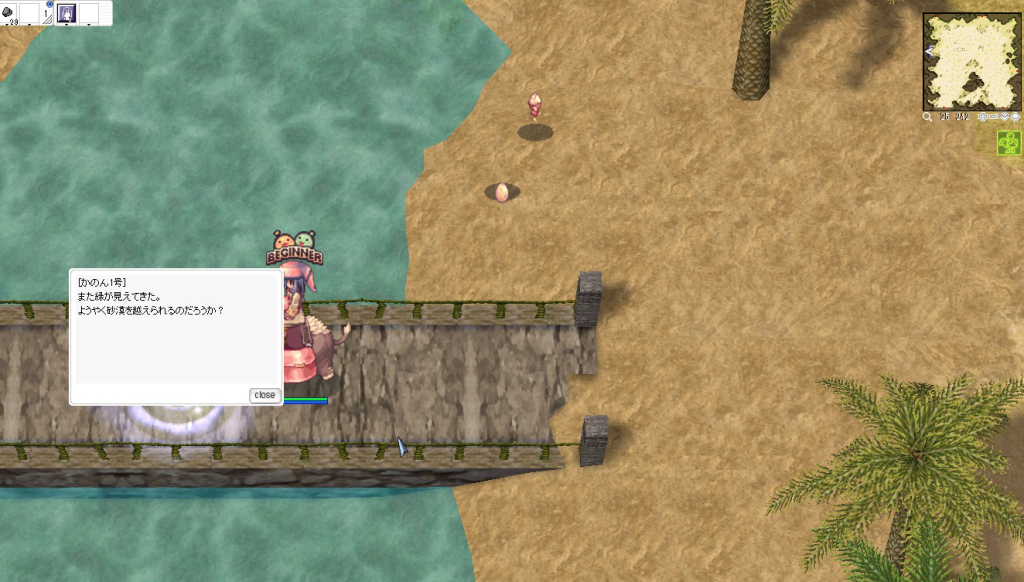Viewport: 1024px width, 582px height.
Task: Click the round button right of minimap chevrons
Action: coord(1015,117)
